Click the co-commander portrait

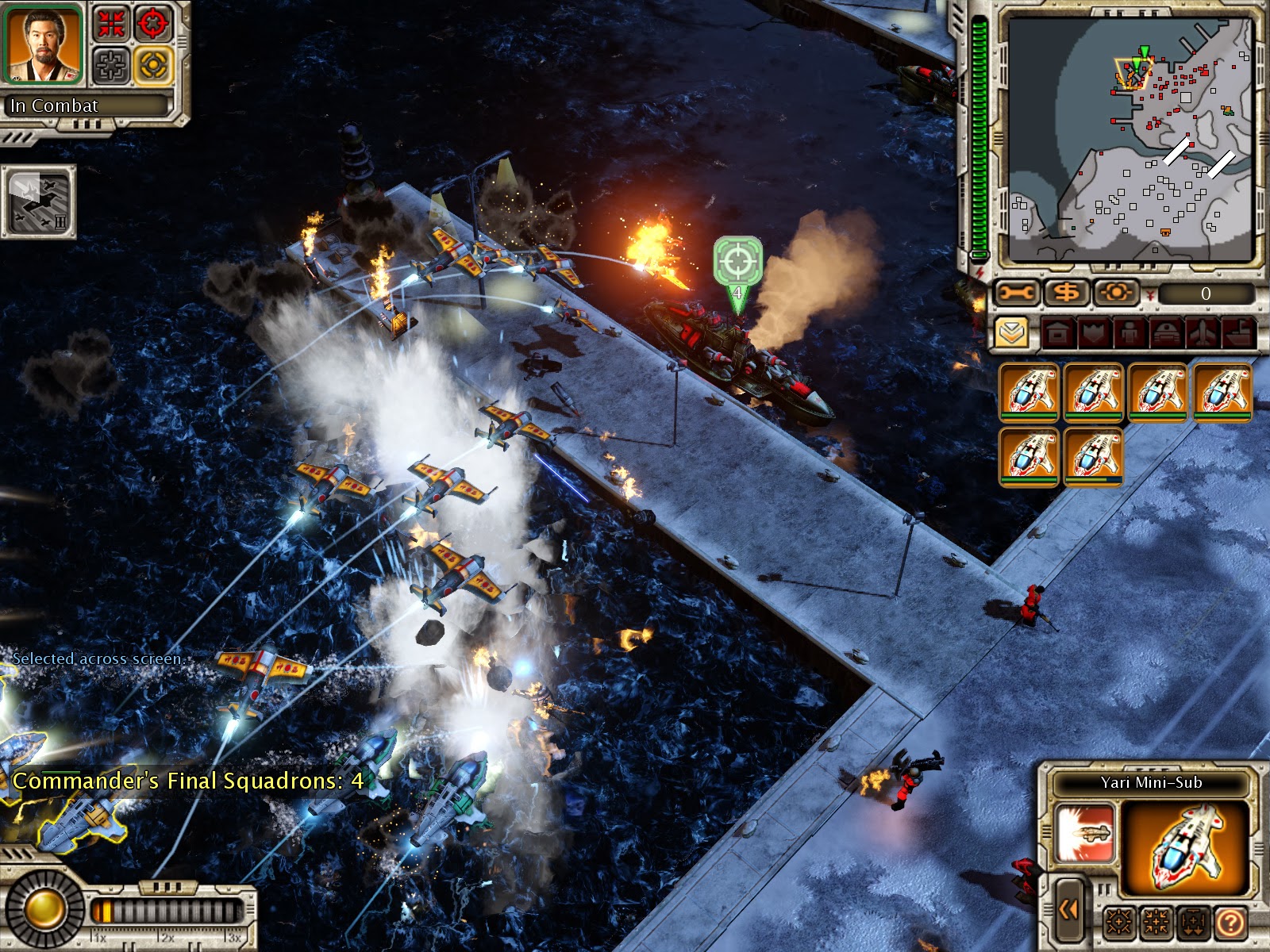point(43,44)
